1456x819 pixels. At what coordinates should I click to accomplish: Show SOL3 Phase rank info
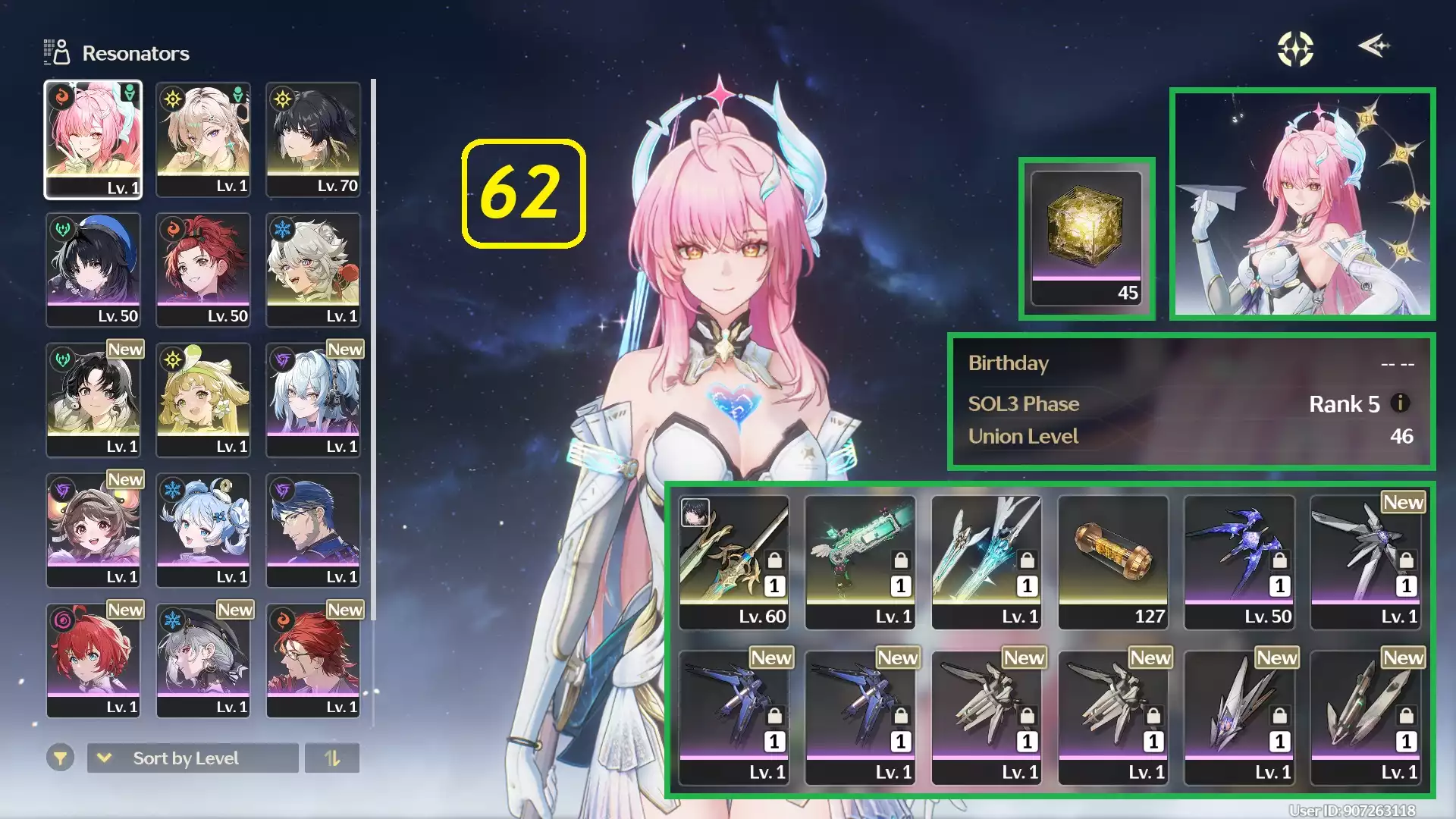tap(1401, 403)
